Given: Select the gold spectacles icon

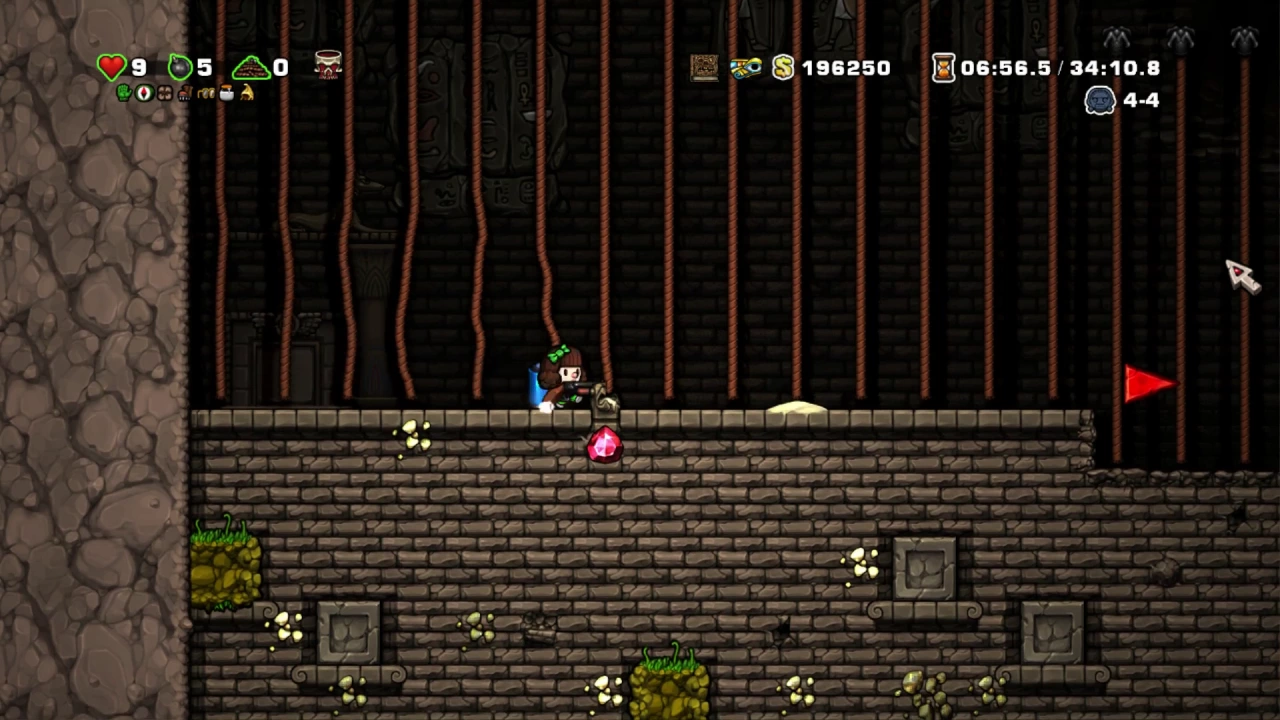Looking at the screenshot, I should coord(206,93).
